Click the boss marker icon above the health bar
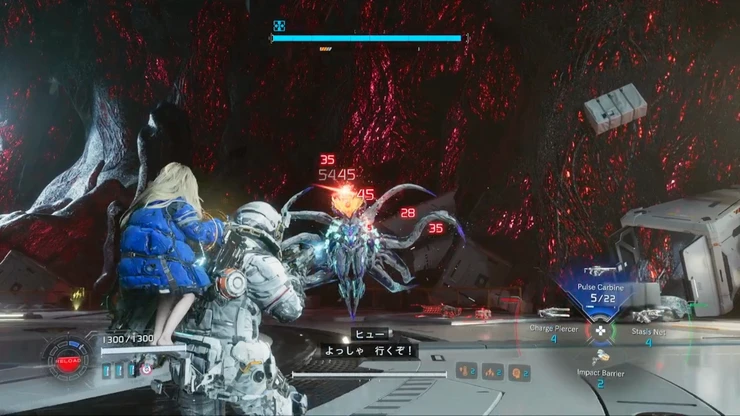Screen dimensions: 740x416 279,27
